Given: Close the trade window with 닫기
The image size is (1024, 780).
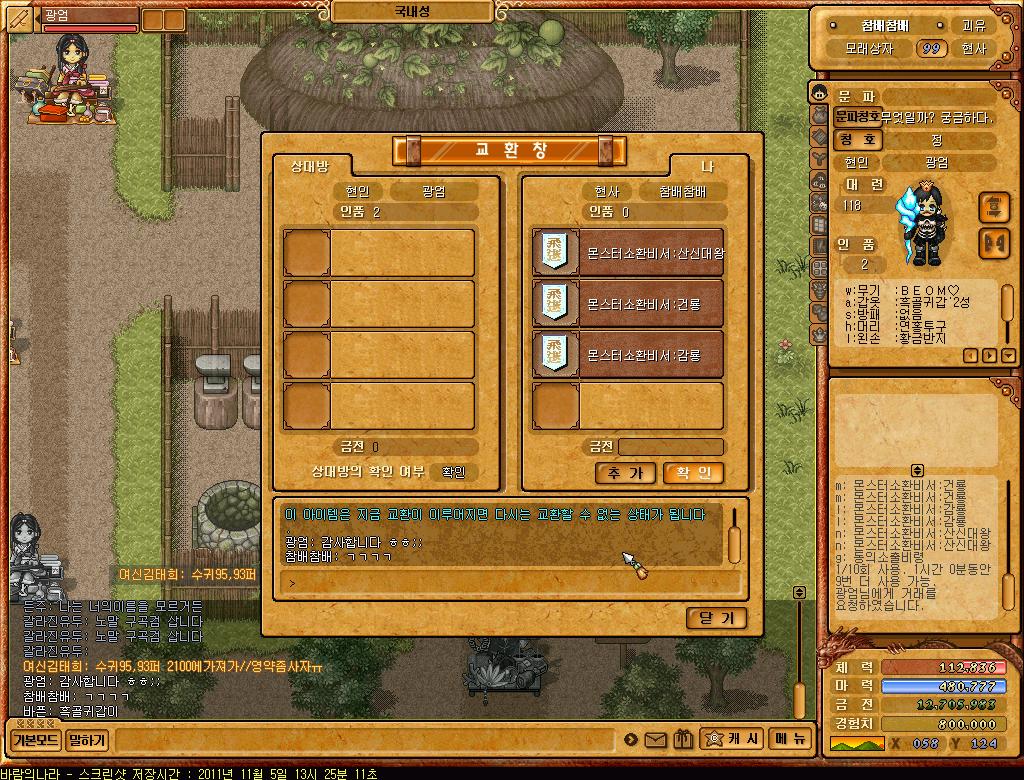Looking at the screenshot, I should 716,618.
